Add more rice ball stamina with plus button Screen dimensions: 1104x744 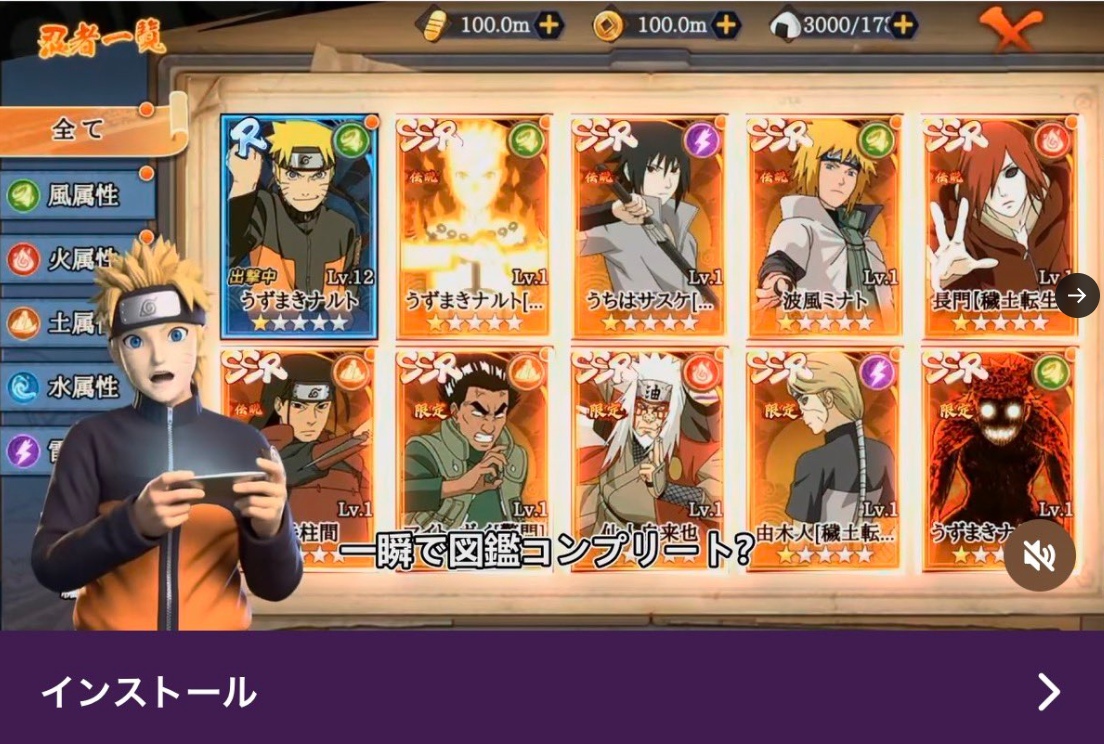(x=903, y=25)
